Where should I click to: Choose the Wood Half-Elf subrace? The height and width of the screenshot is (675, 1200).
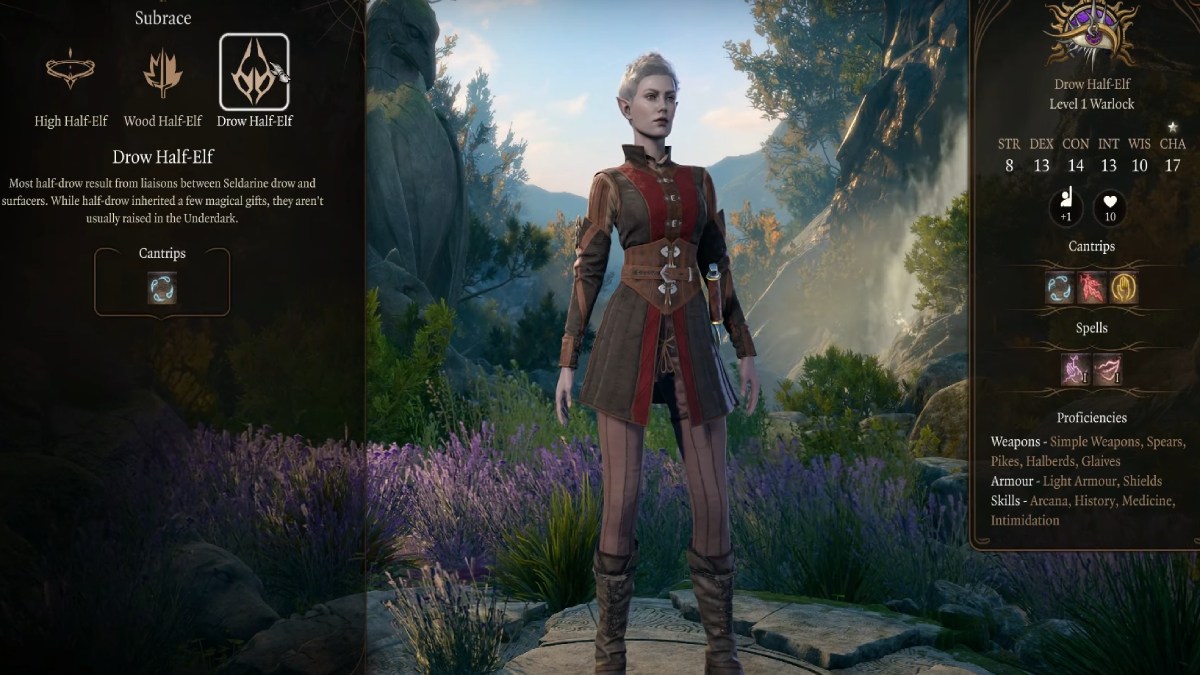coord(162,72)
